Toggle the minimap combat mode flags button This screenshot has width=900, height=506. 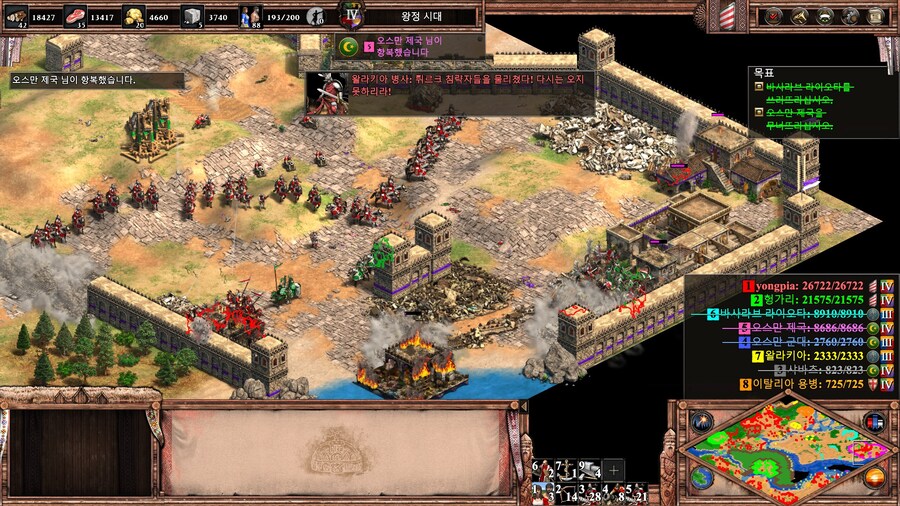(x=874, y=421)
